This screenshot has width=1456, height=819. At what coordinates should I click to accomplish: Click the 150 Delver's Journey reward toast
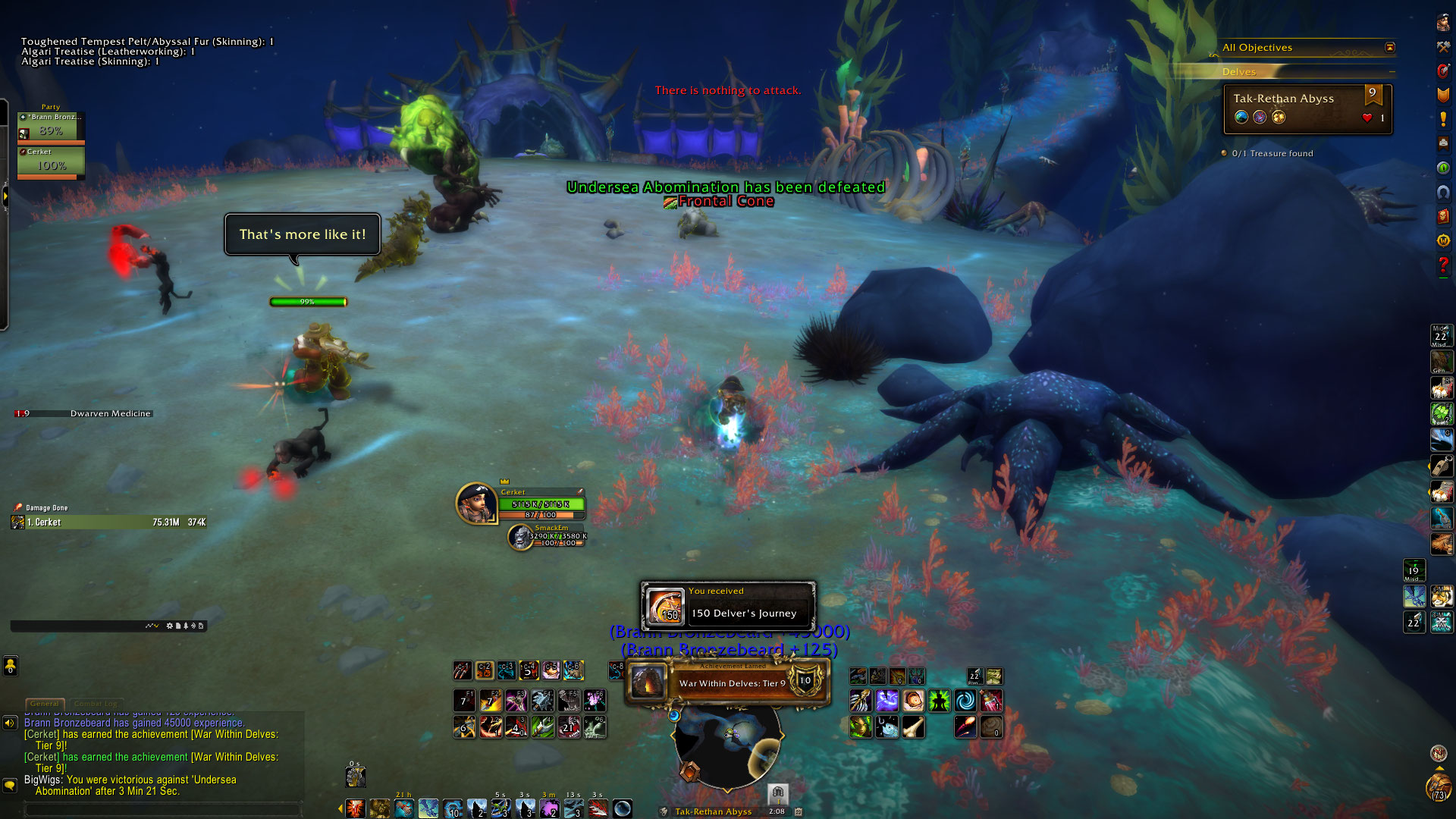point(728,606)
